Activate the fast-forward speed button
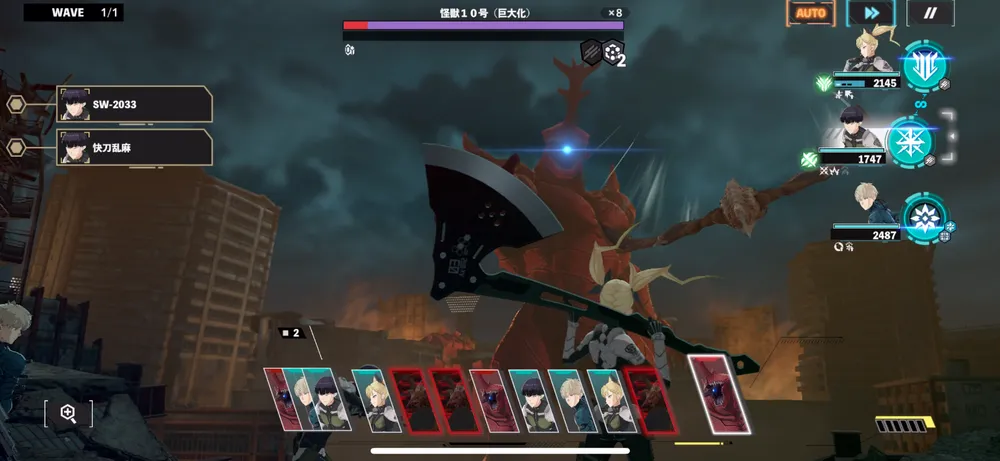Screen dimensions: 1000x461 pyautogui.click(x=870, y=13)
